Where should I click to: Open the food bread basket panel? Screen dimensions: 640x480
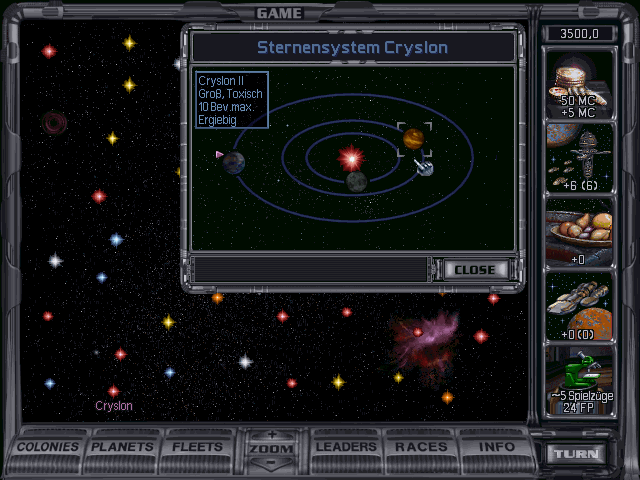pyautogui.click(x=578, y=232)
